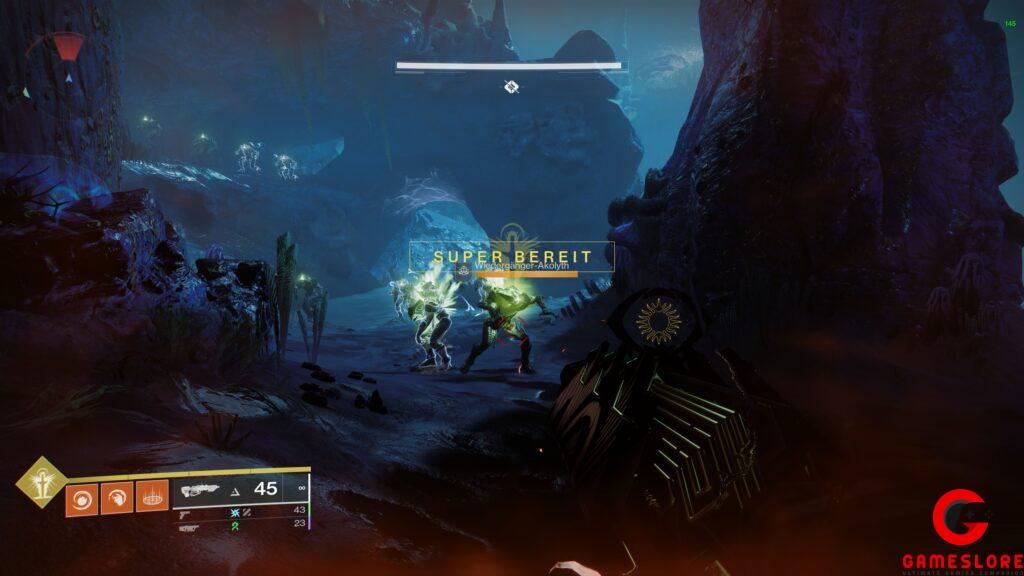Select the grenade ability icon
Screen dimensions: 1024x576
(82, 497)
